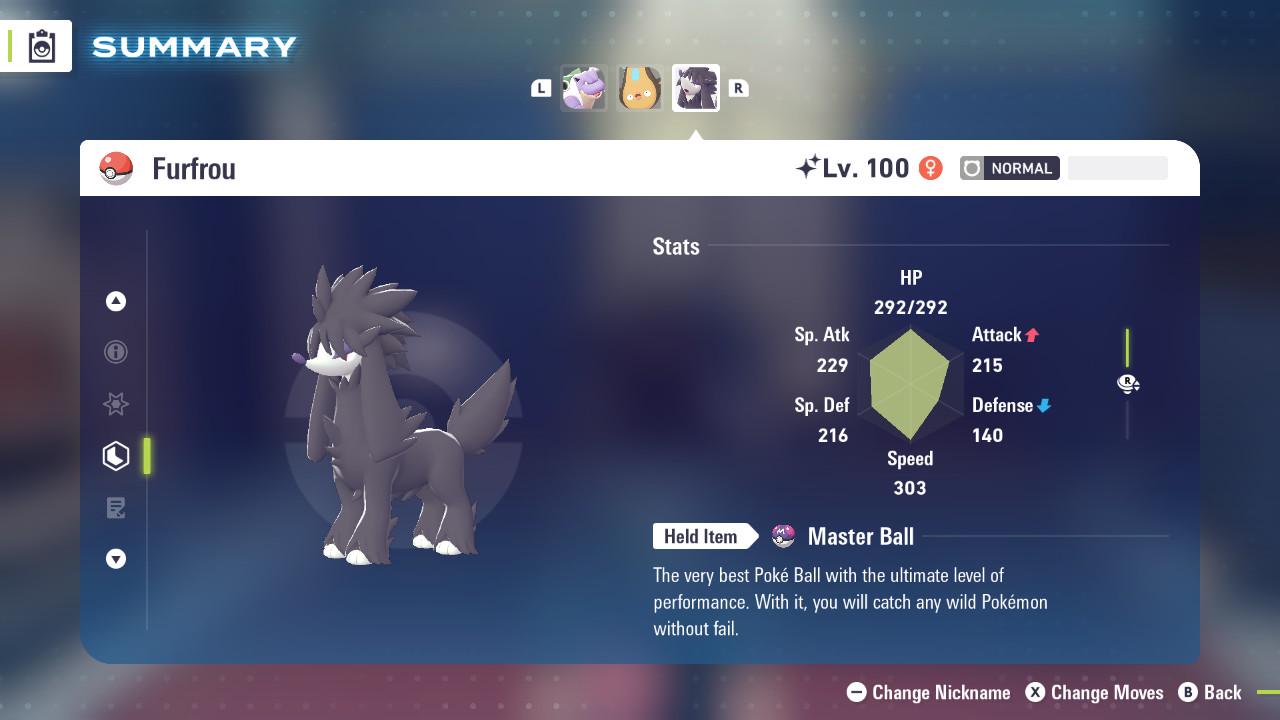The image size is (1280, 720).
Task: Switch to the Furfrou party tab
Action: [695, 88]
